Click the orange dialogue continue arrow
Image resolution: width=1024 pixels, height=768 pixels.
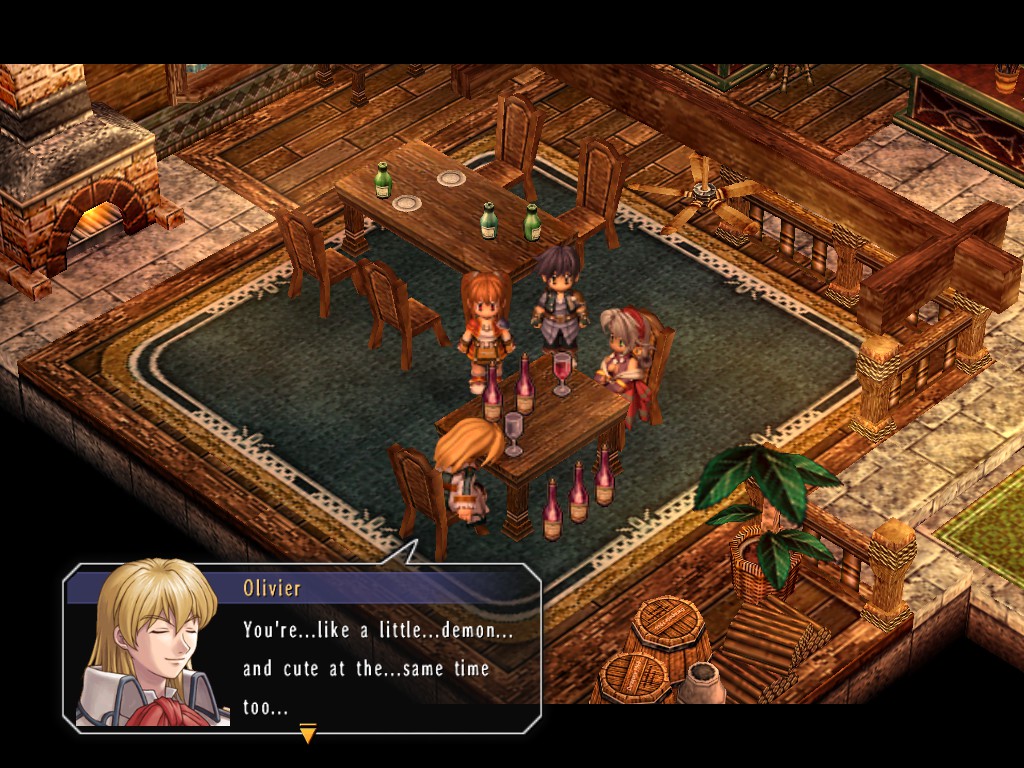308,735
